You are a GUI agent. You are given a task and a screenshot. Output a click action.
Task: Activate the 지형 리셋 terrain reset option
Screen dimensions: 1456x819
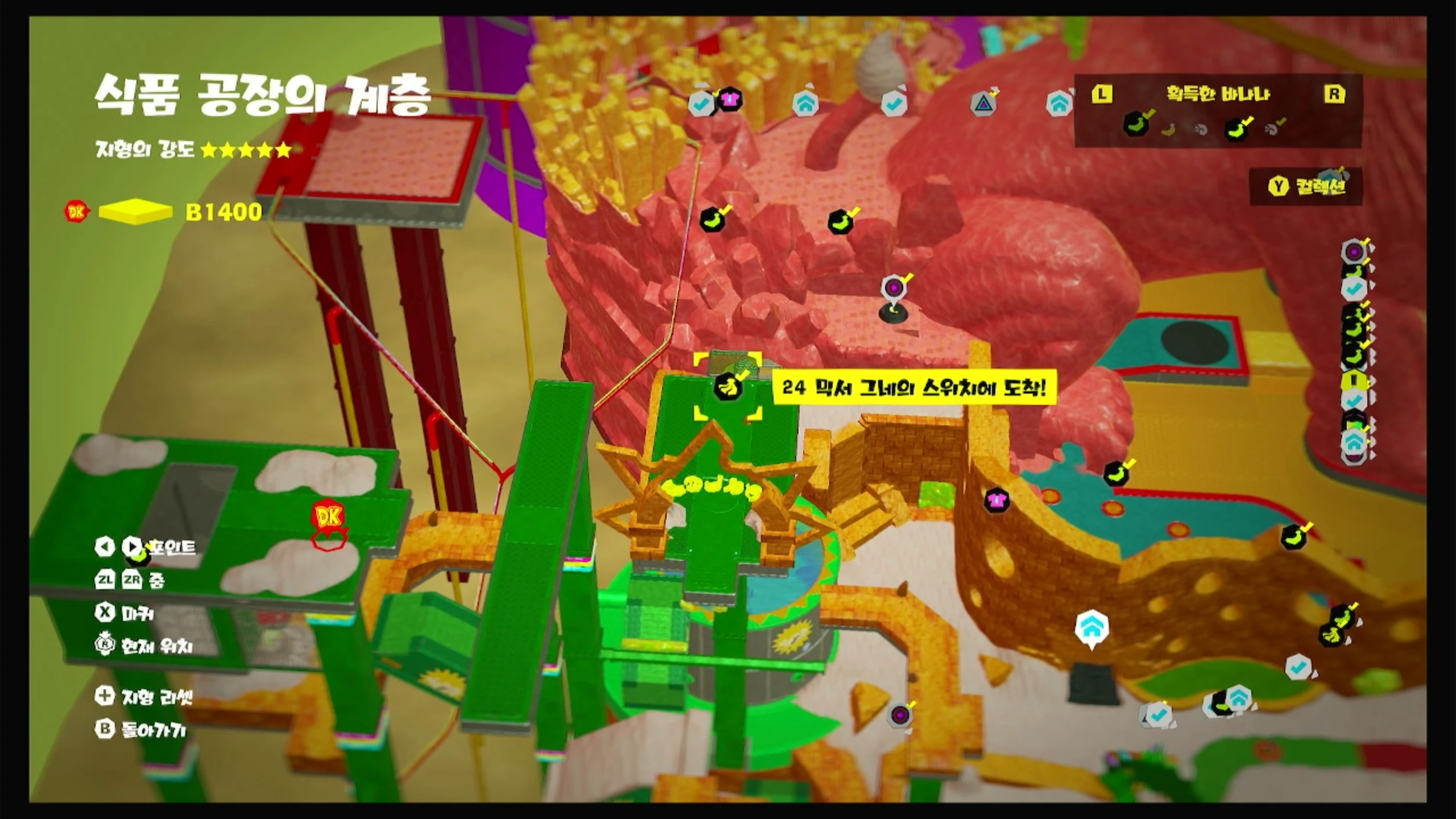click(144, 696)
